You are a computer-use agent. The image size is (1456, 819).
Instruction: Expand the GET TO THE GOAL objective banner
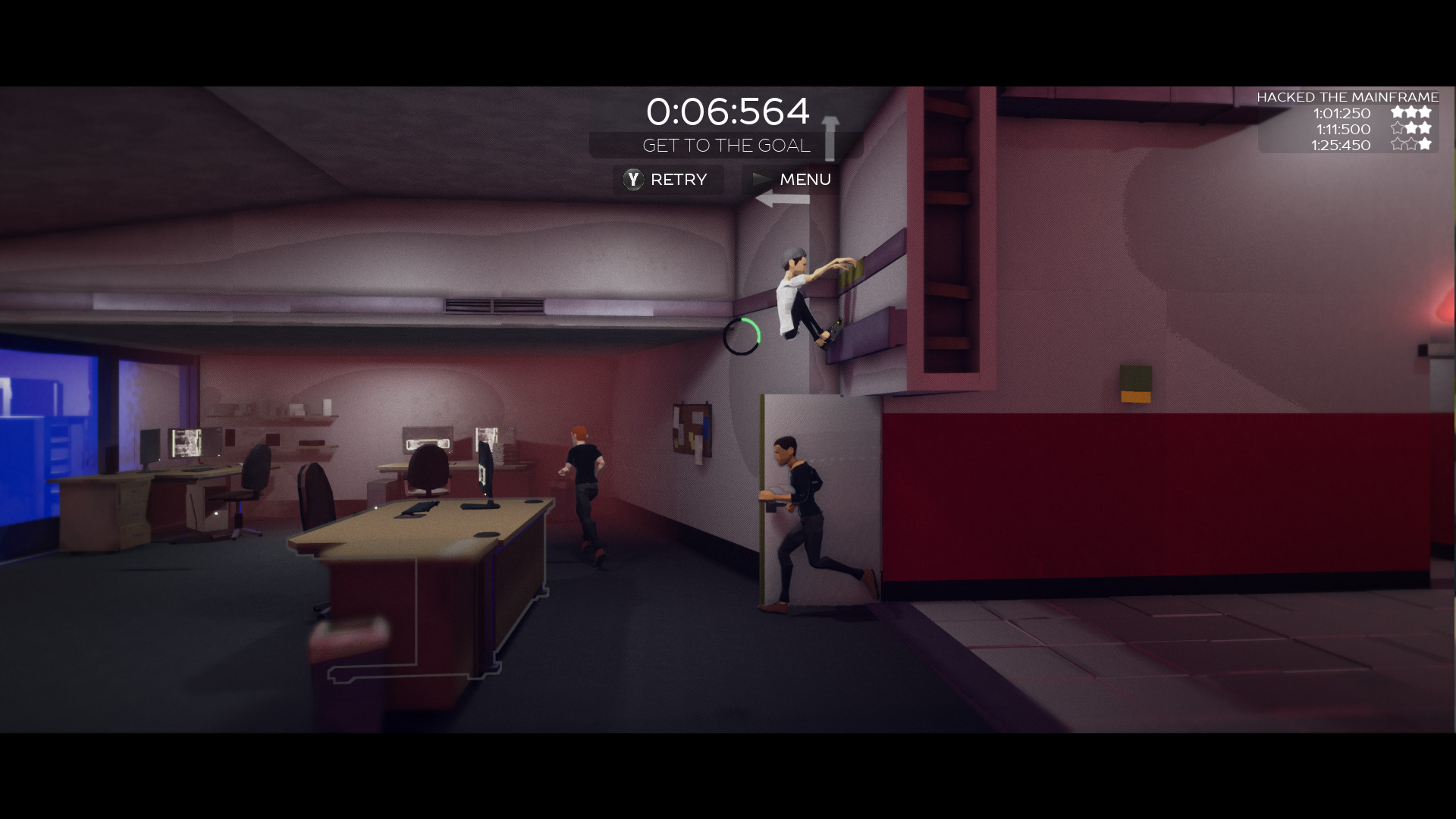(726, 146)
